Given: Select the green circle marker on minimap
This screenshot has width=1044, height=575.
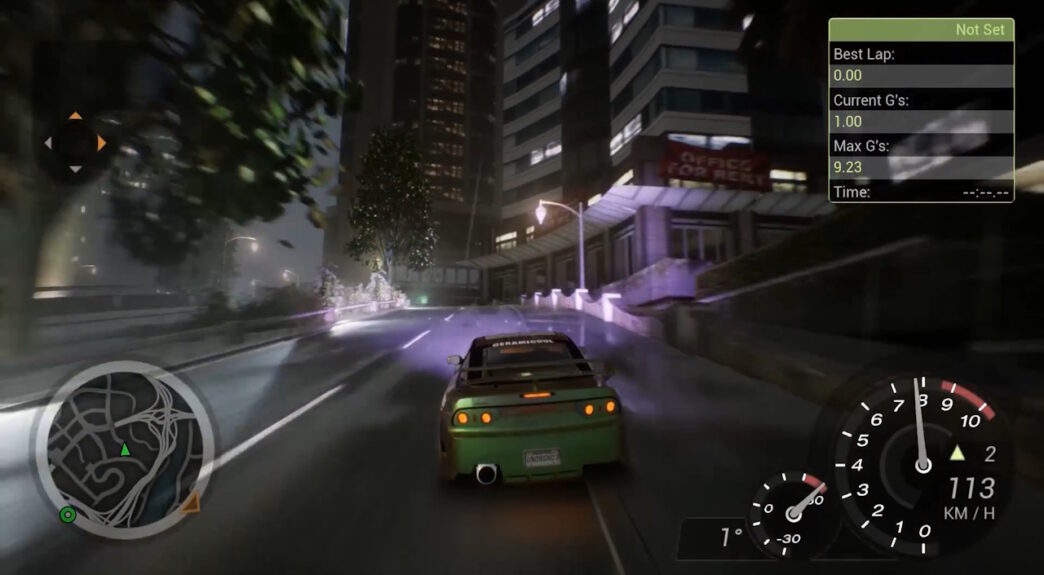Looking at the screenshot, I should click(68, 515).
